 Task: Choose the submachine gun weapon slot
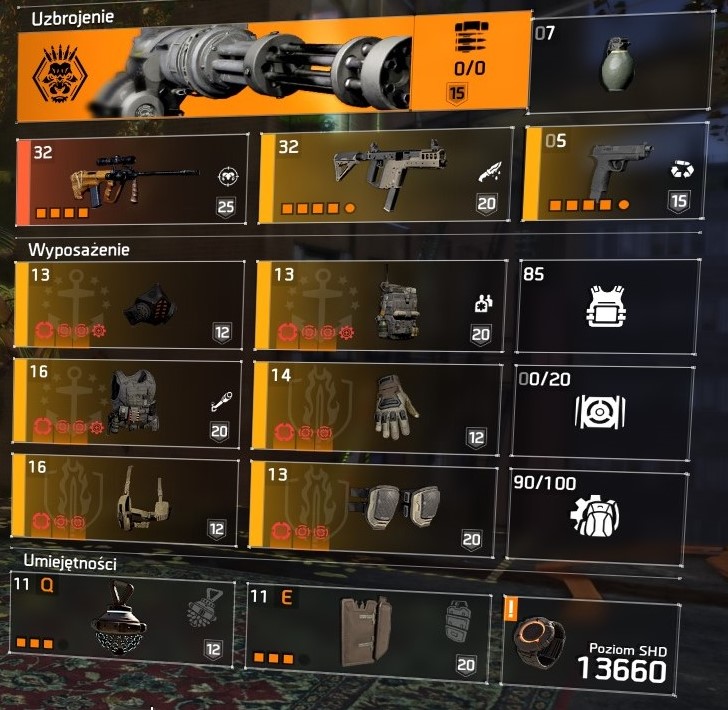coord(386,177)
